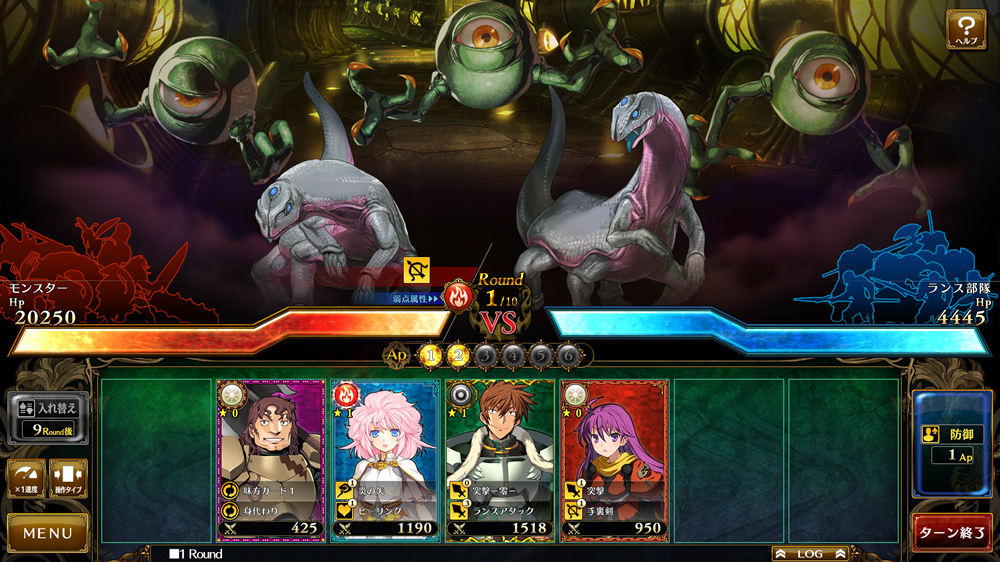1000x562 pixels.
Task: End the turn with ターン終了
Action: 952,532
